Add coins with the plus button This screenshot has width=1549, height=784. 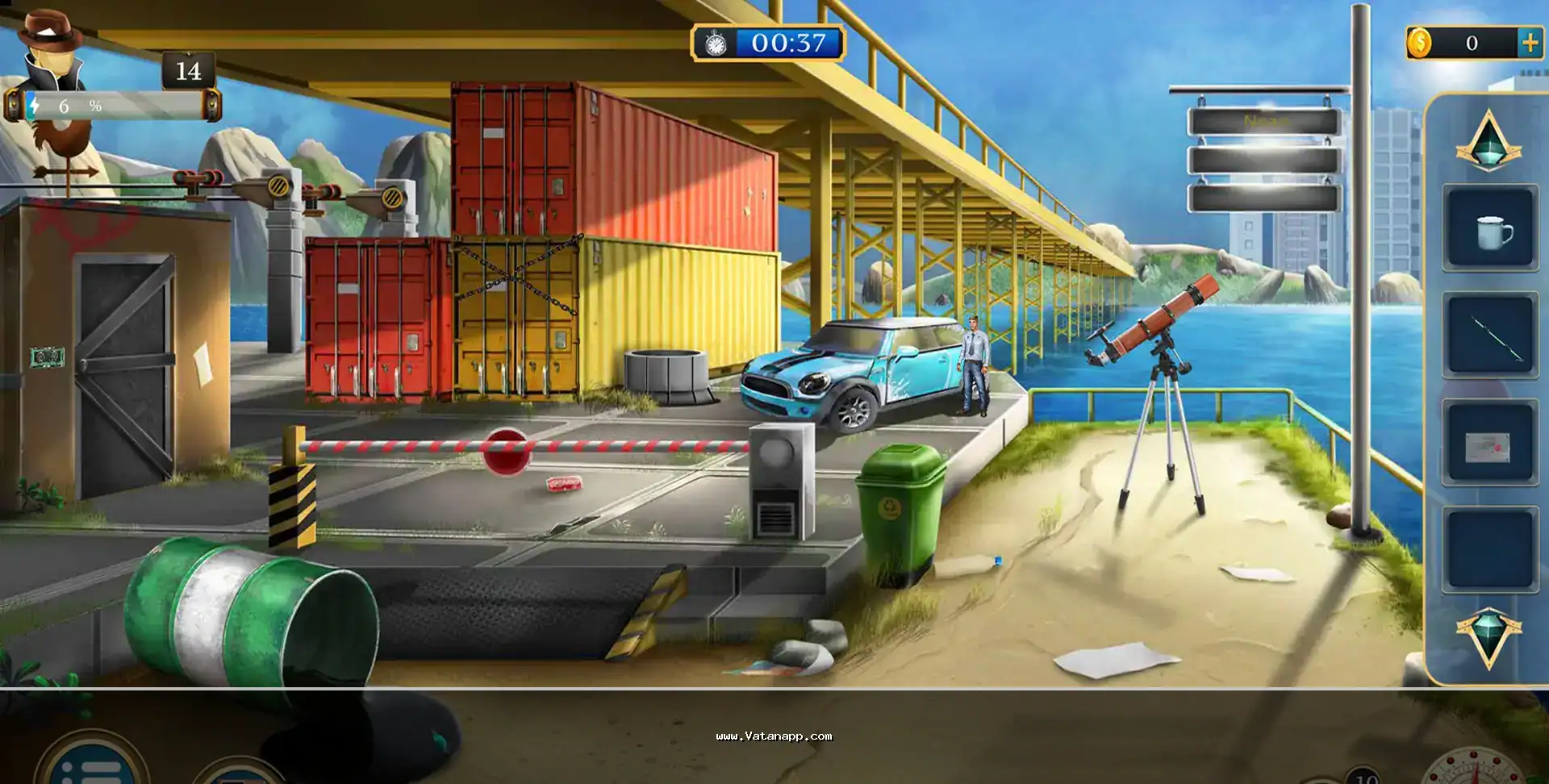pyautogui.click(x=1530, y=43)
